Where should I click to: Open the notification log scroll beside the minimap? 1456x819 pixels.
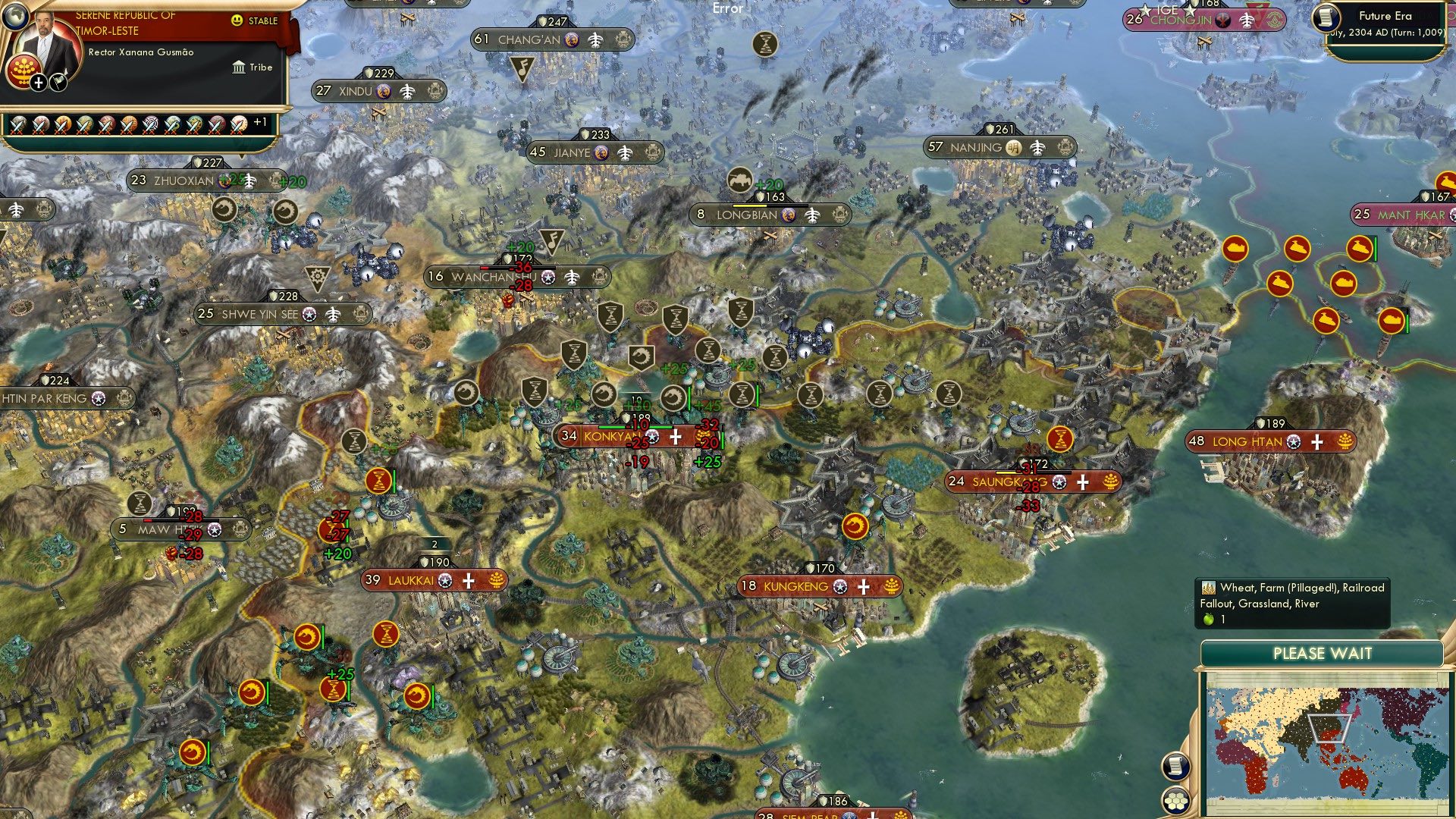(1175, 767)
